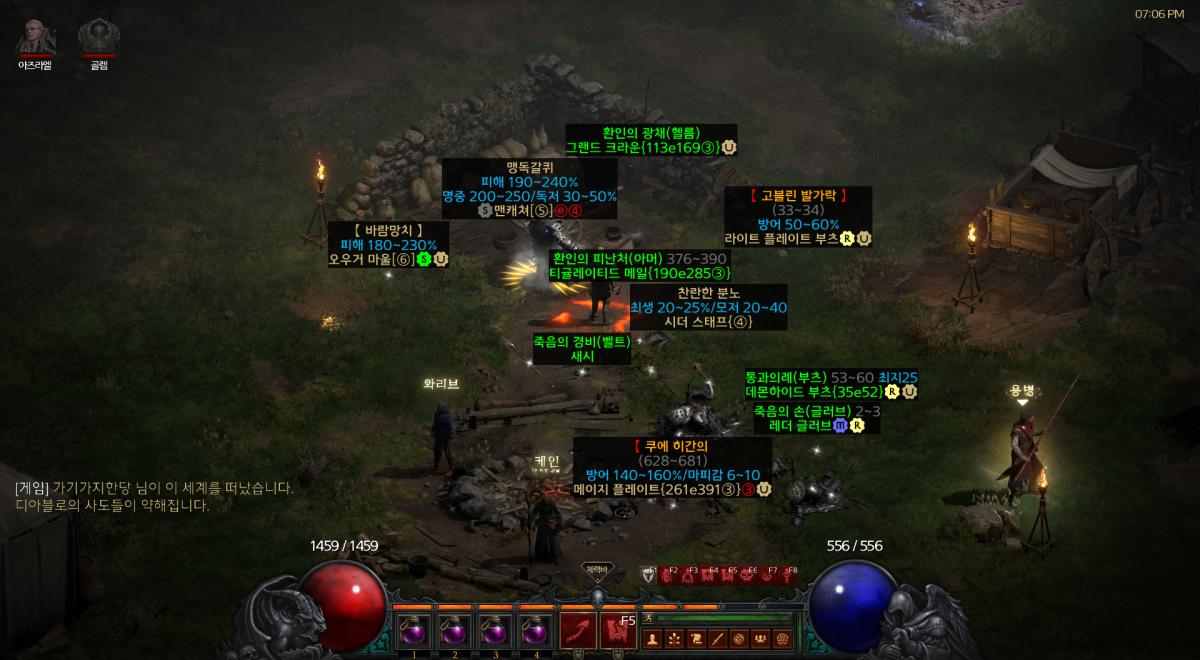1200x660 pixels.
Task: Open the character sheet button
Action: click(653, 637)
